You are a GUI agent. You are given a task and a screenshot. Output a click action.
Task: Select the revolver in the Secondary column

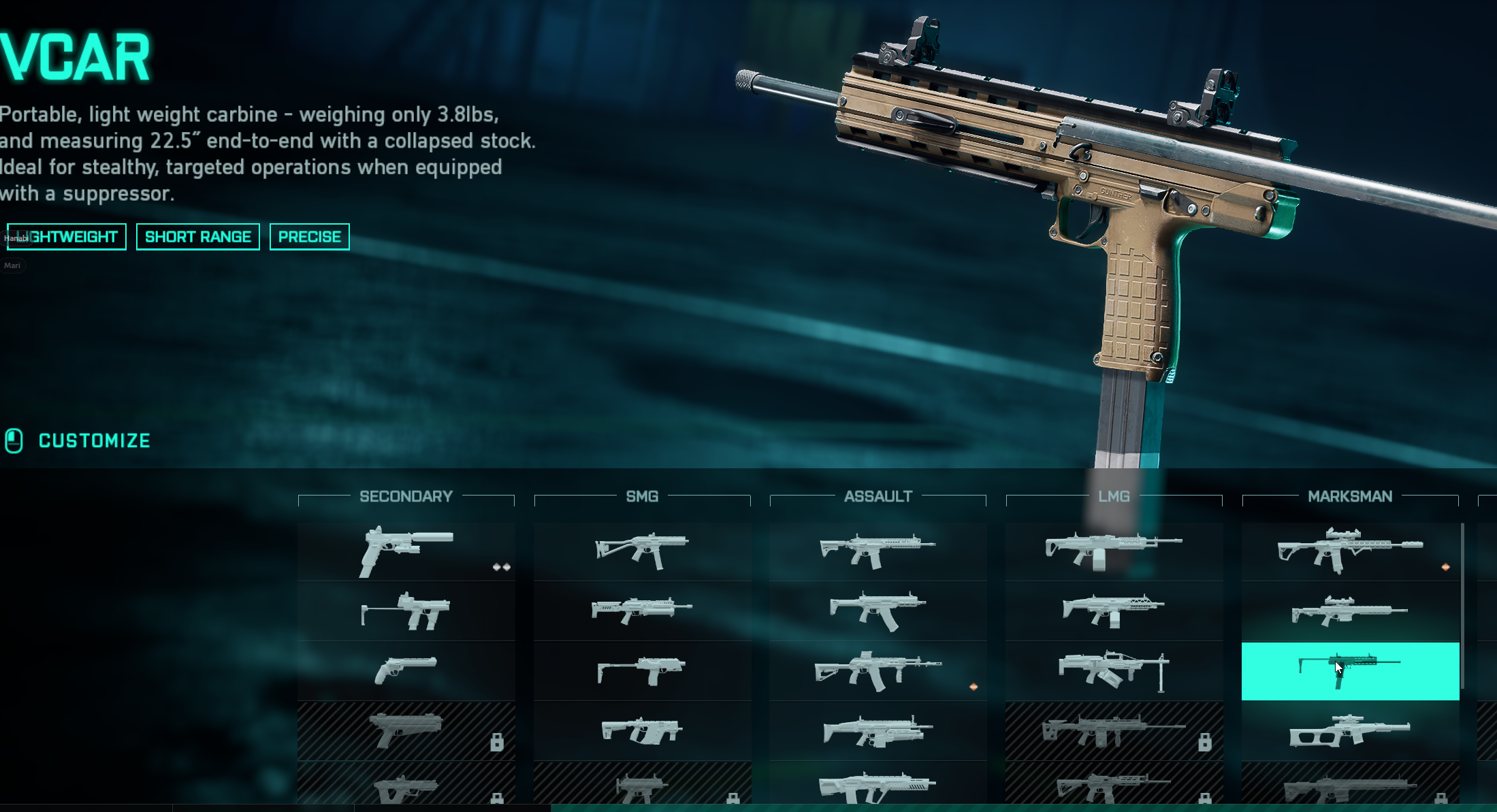(x=406, y=670)
